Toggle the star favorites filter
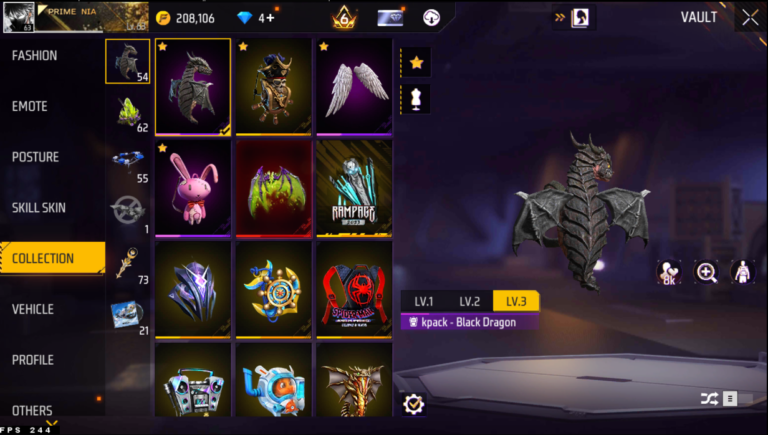Image resolution: width=768 pixels, height=435 pixels. [417, 63]
